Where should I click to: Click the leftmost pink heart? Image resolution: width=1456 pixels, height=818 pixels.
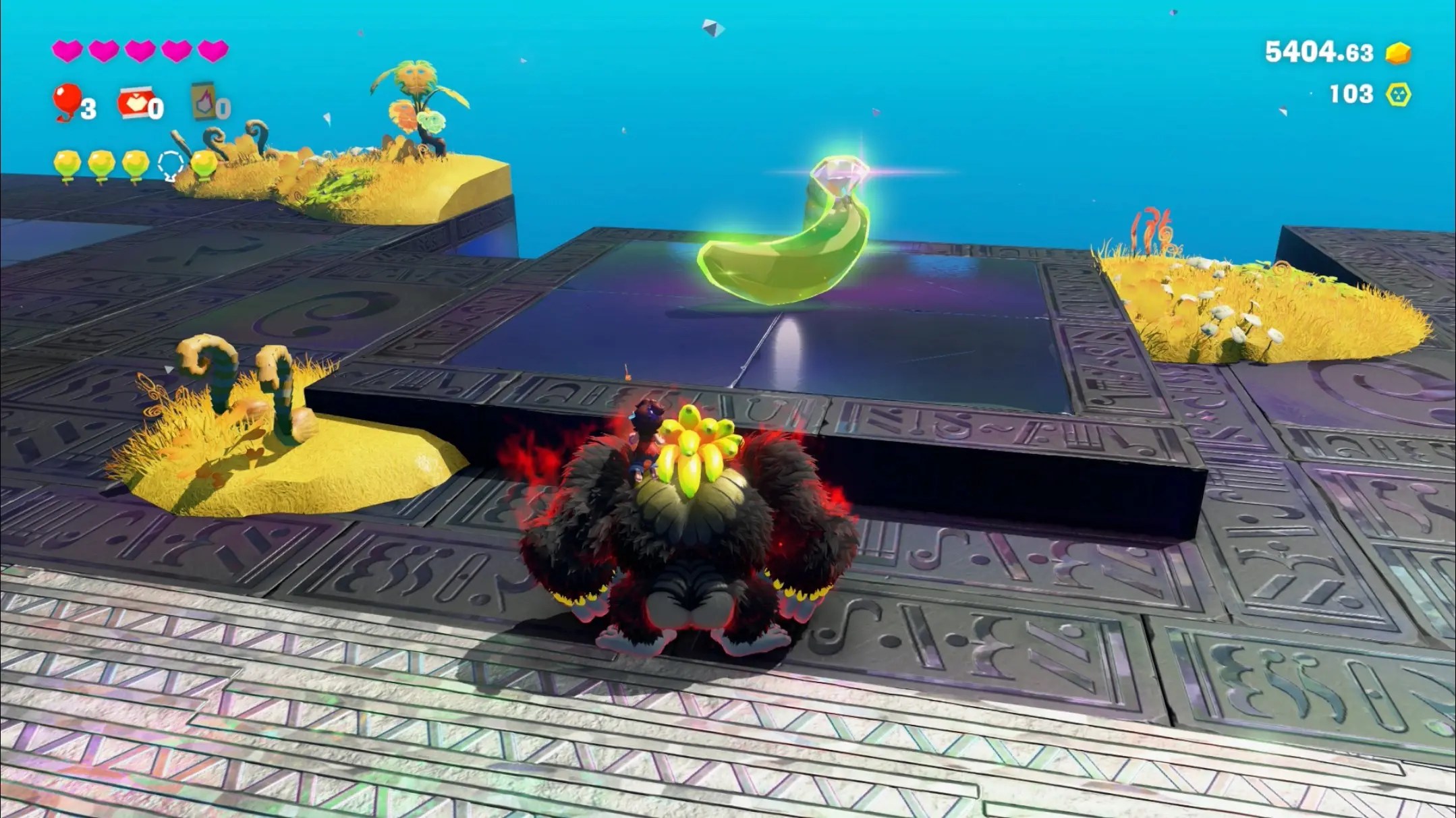click(67, 49)
